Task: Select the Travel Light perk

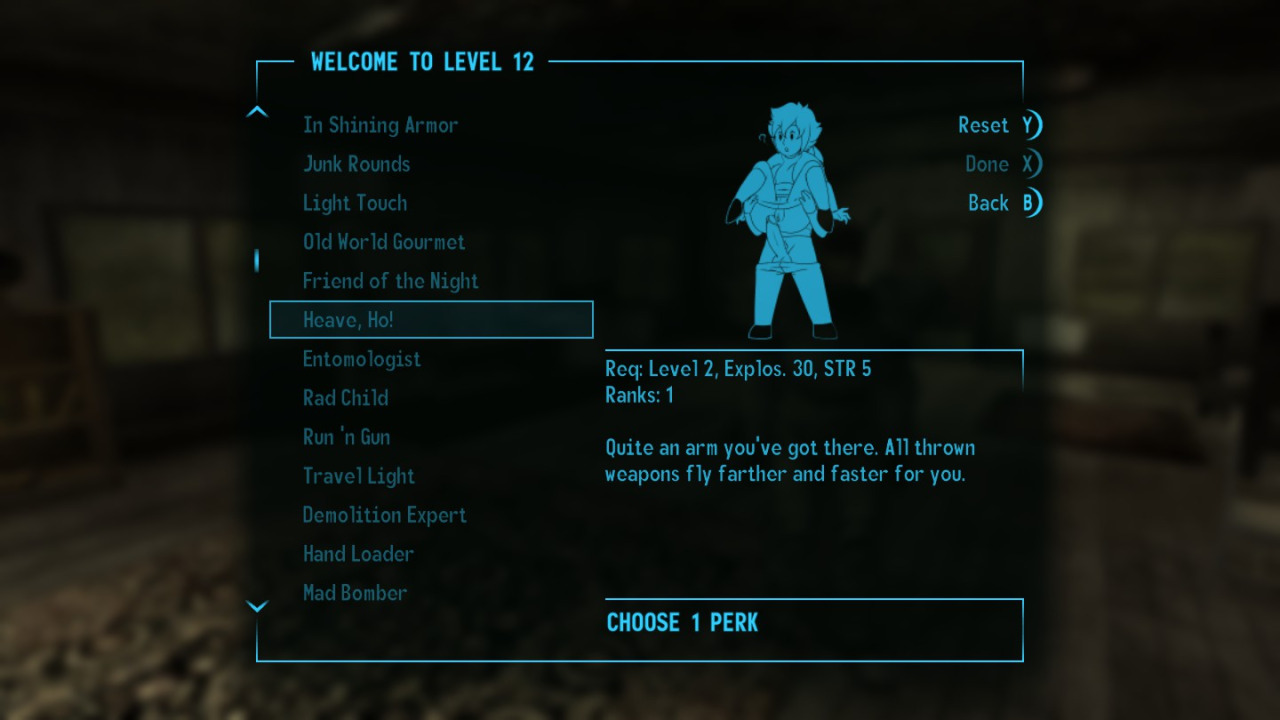Action: 358,476
